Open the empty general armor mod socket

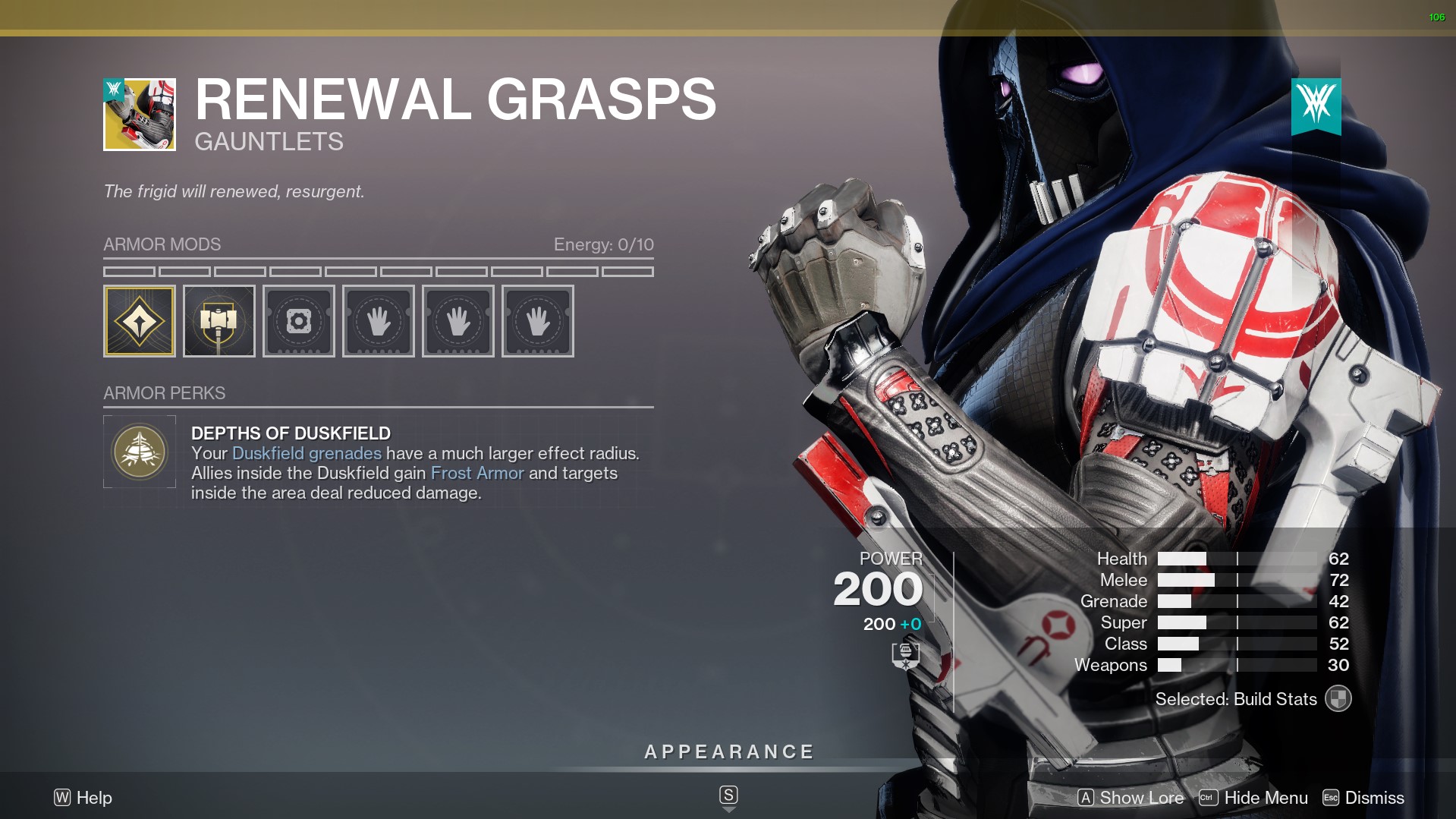(299, 321)
